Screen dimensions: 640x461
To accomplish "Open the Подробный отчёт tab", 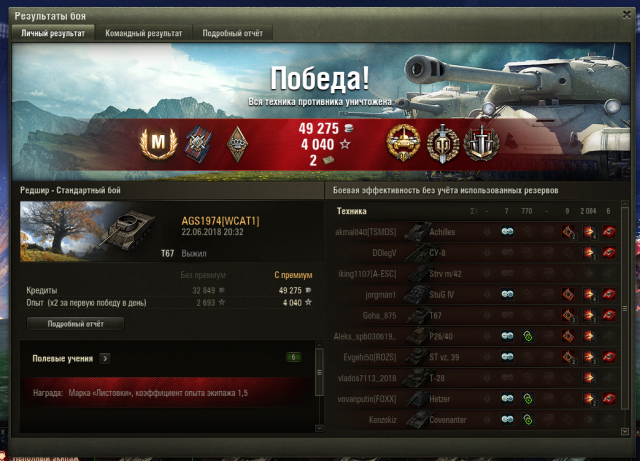I will click(232, 33).
